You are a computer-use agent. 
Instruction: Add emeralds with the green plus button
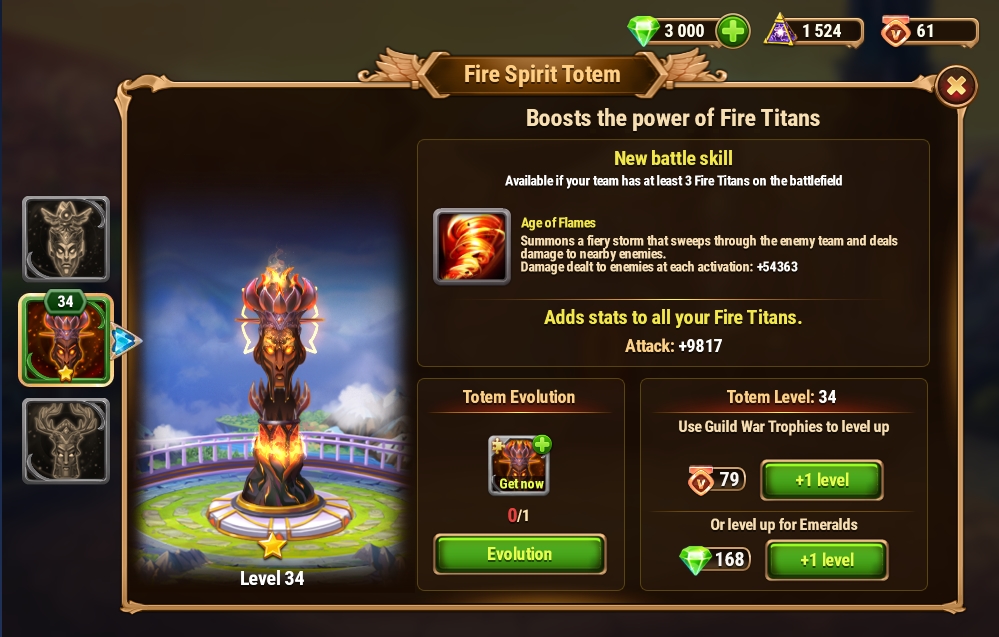pyautogui.click(x=733, y=31)
